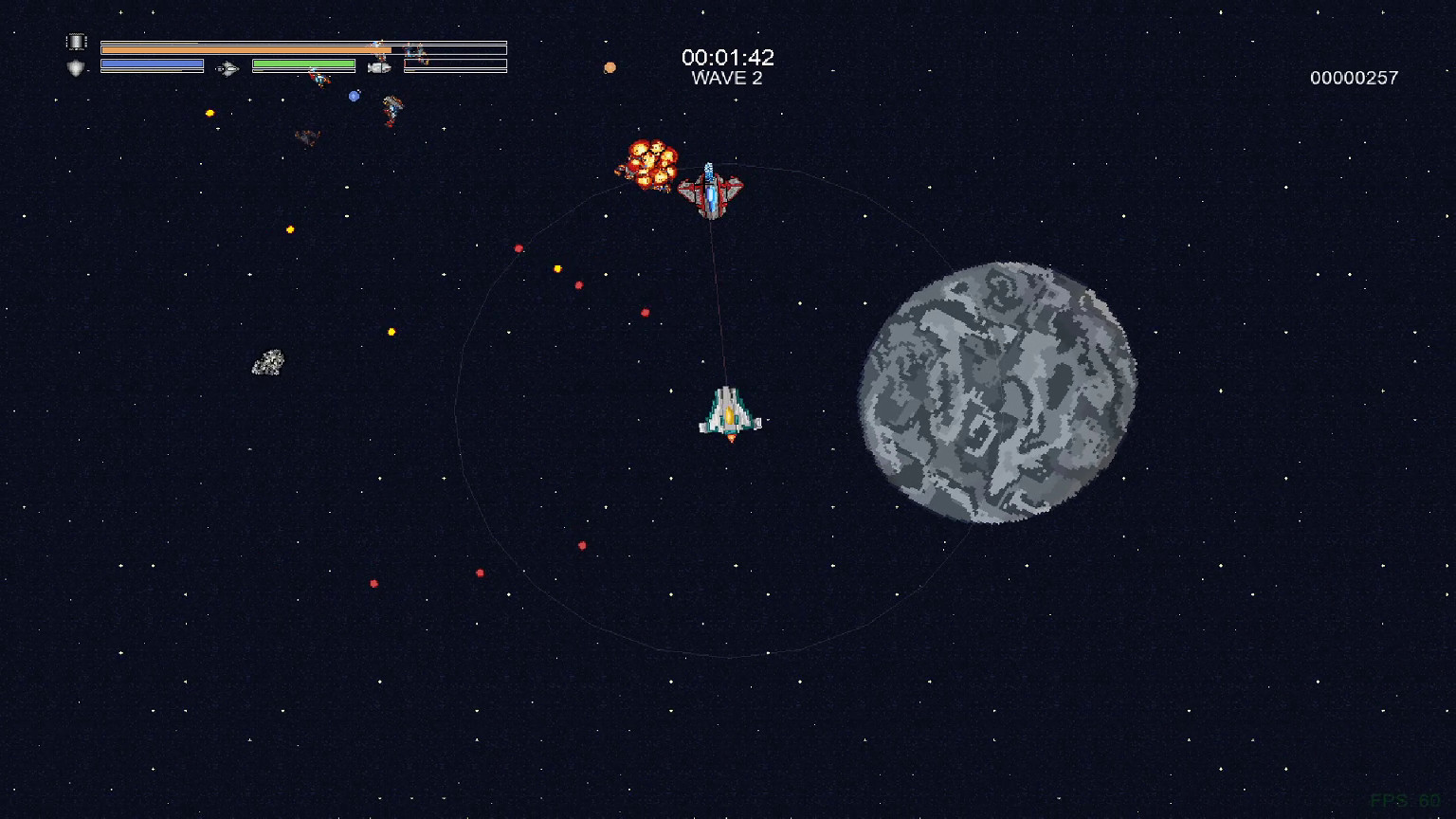1456x819 pixels.
Task: Select the shield icon on the HUD
Action: click(x=74, y=66)
